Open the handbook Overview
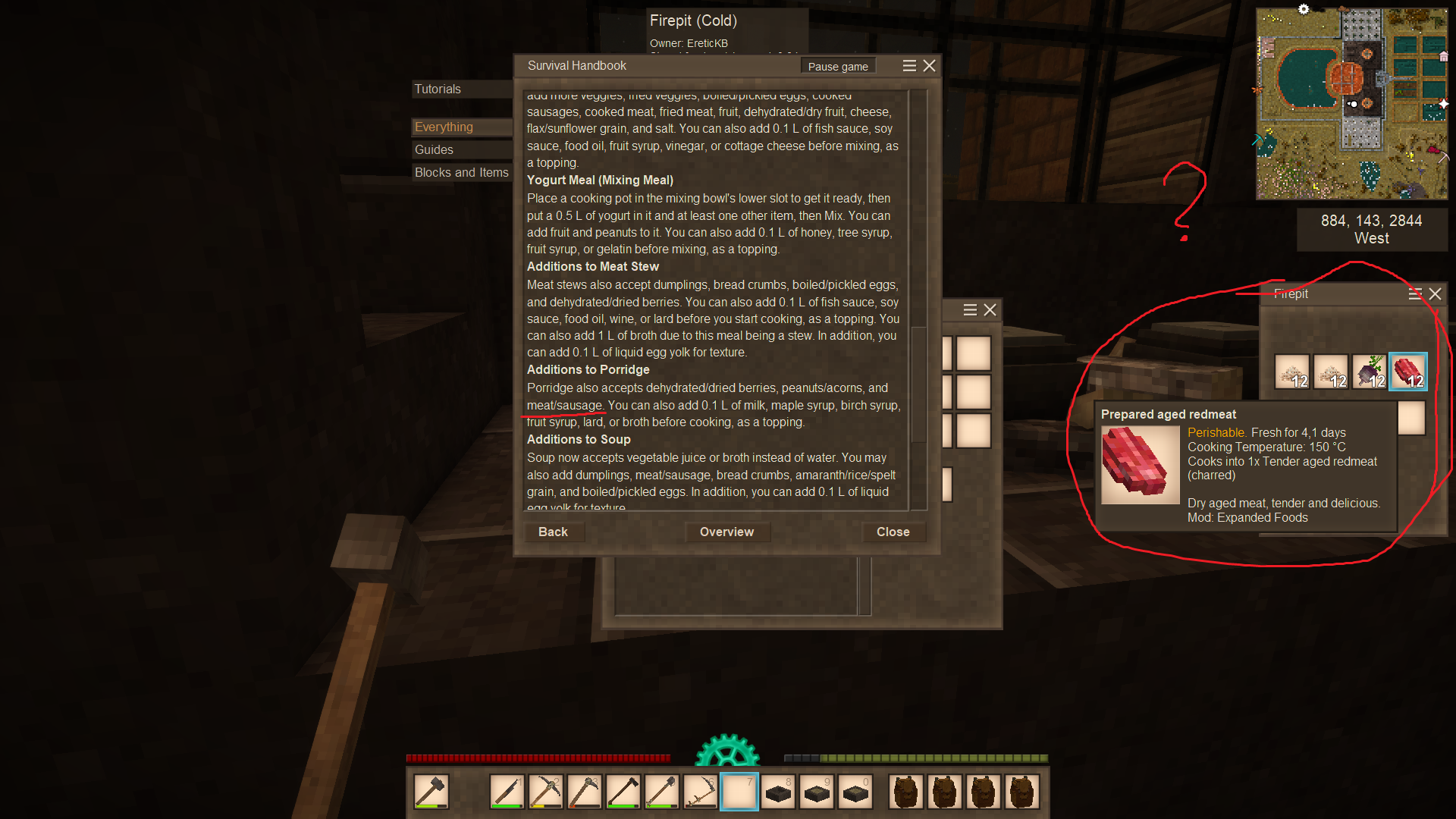The height and width of the screenshot is (819, 1456). click(x=726, y=532)
